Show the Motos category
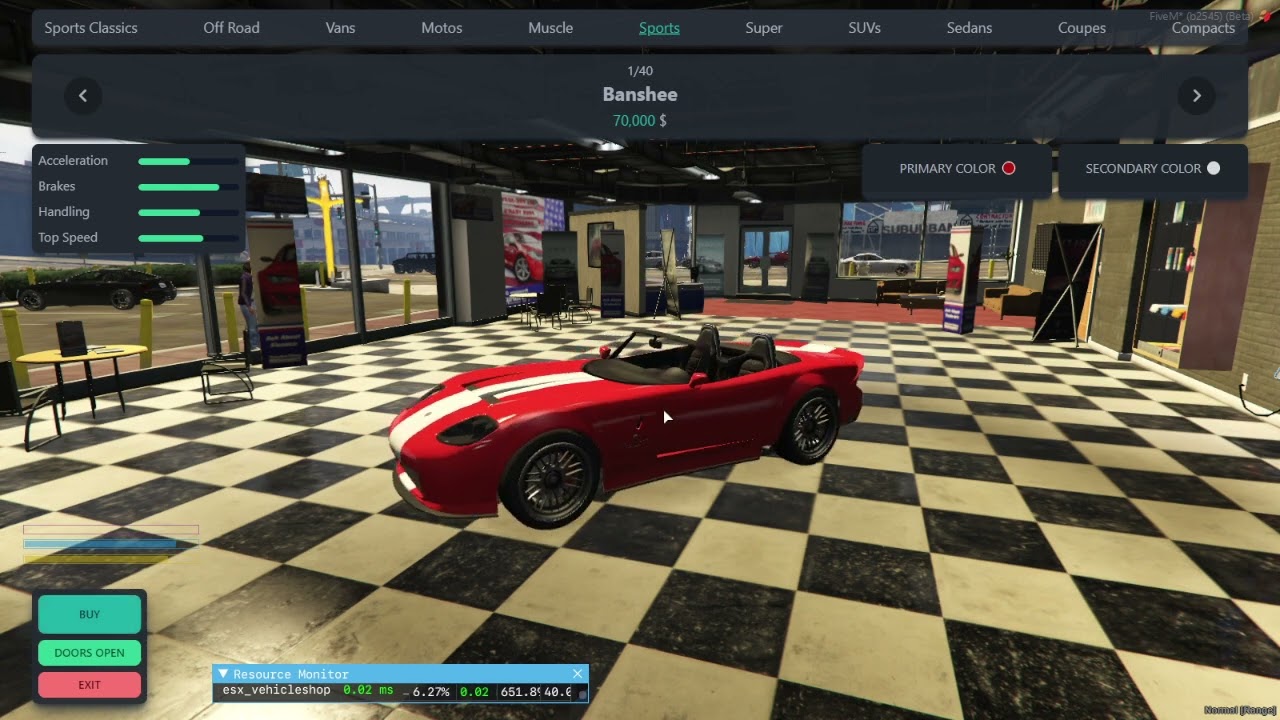 tap(441, 28)
